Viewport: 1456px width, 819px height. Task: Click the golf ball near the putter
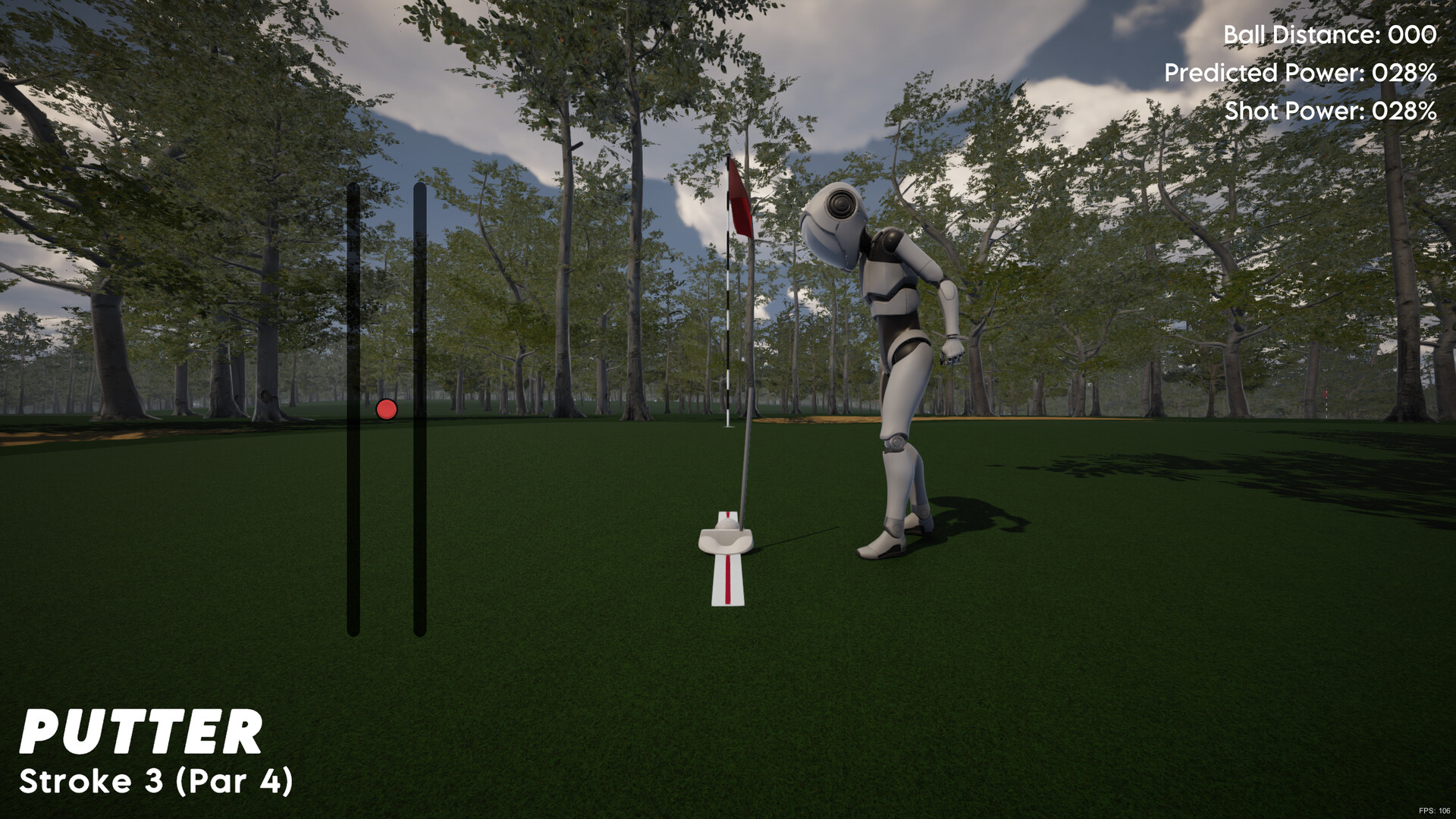[x=727, y=524]
